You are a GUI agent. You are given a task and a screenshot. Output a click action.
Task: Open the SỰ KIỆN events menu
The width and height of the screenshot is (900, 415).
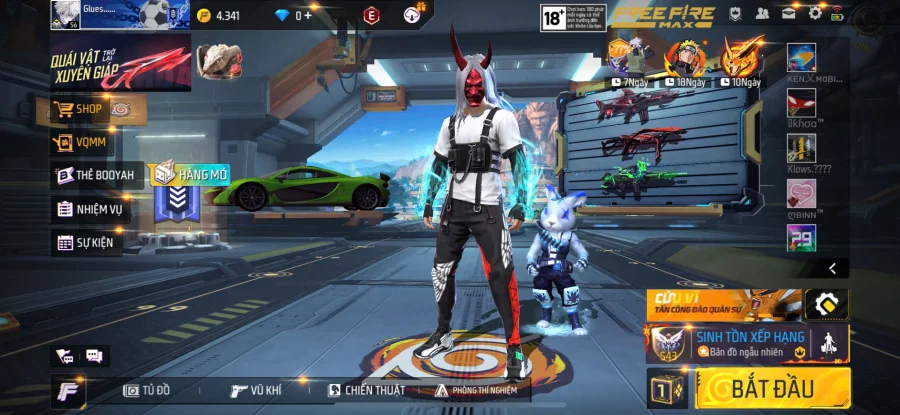[x=86, y=242]
